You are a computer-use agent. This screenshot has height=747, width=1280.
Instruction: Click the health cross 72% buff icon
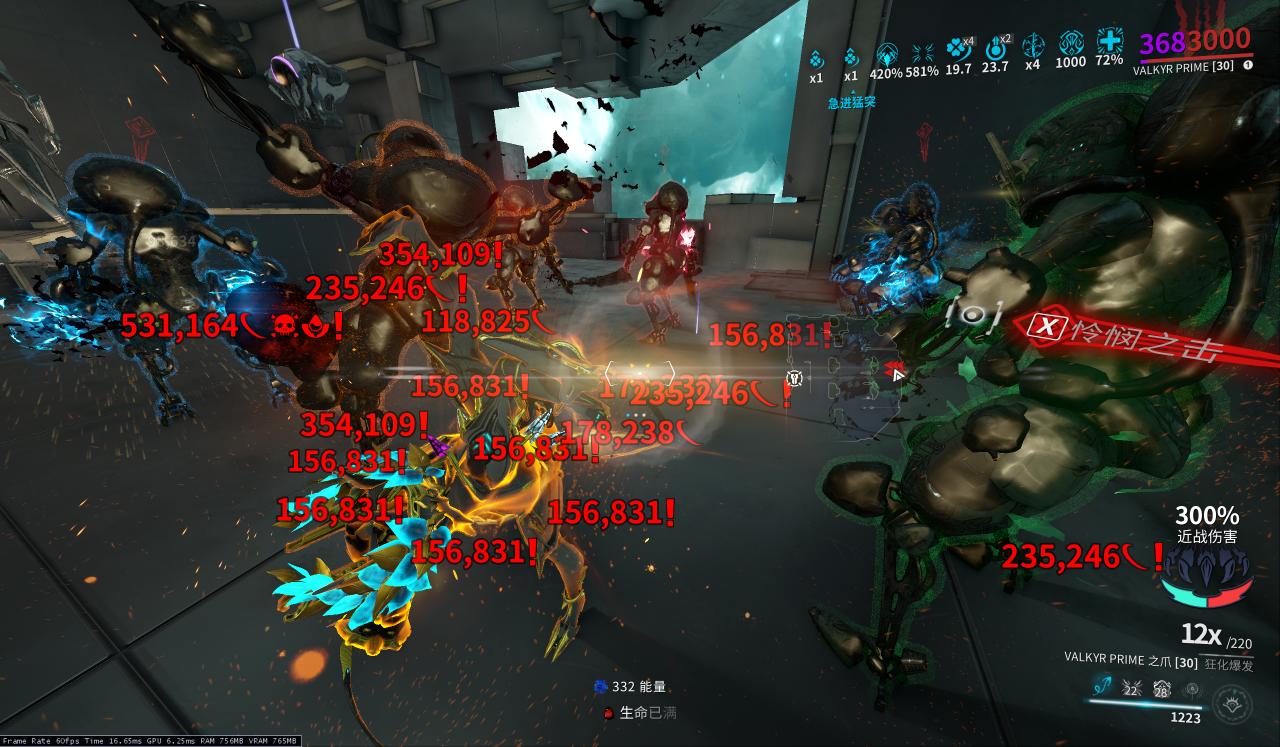[1109, 43]
